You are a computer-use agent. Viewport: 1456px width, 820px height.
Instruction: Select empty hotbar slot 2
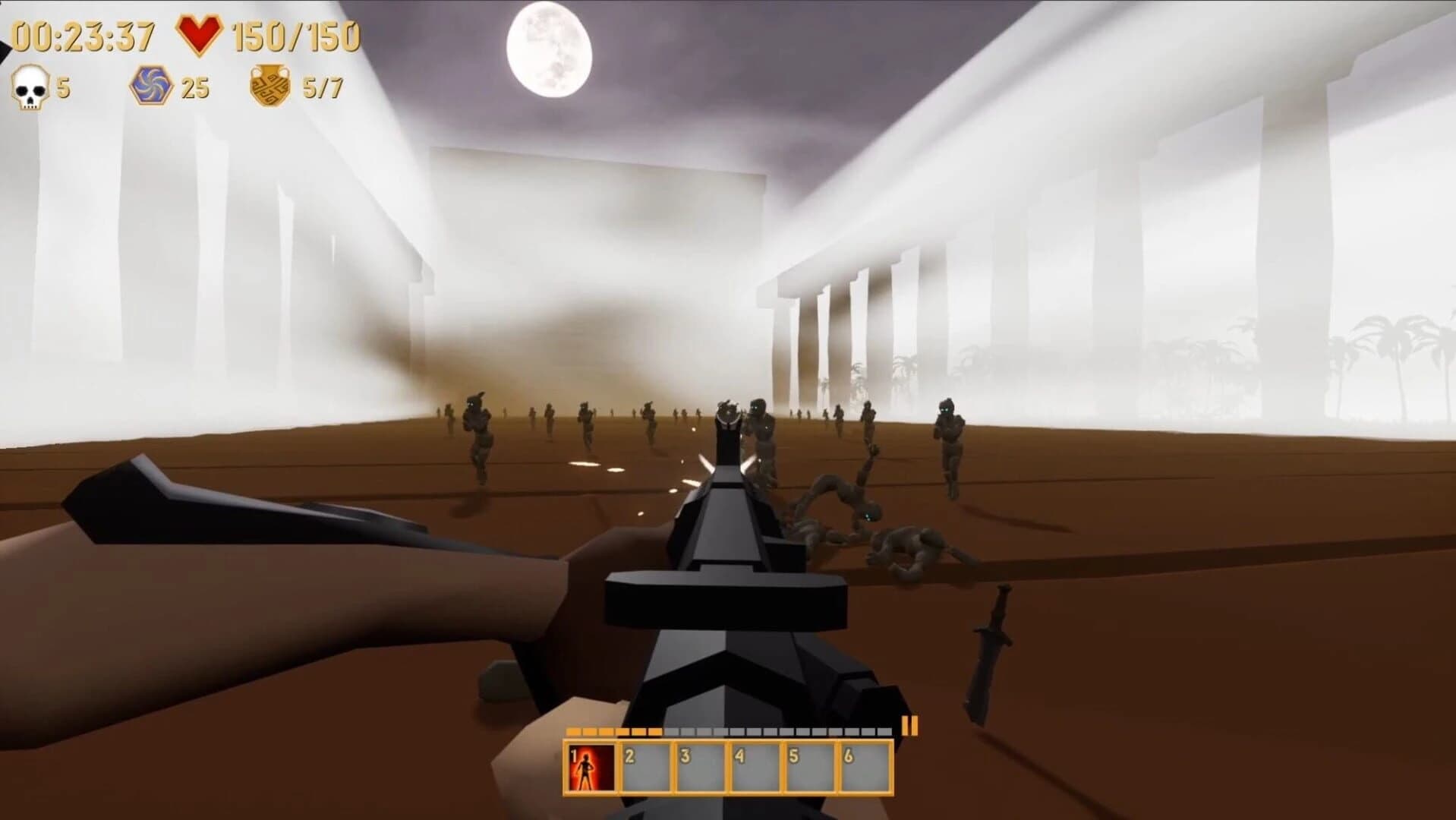647,768
